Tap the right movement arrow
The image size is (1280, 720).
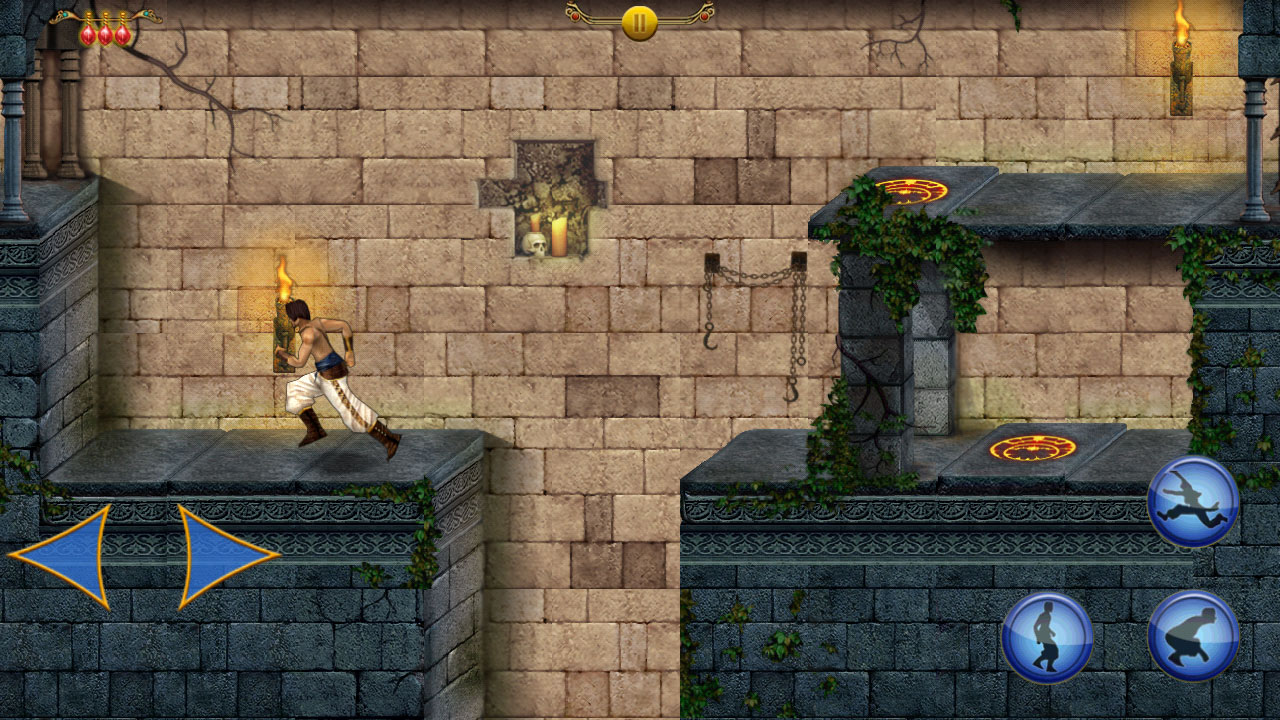222,555
